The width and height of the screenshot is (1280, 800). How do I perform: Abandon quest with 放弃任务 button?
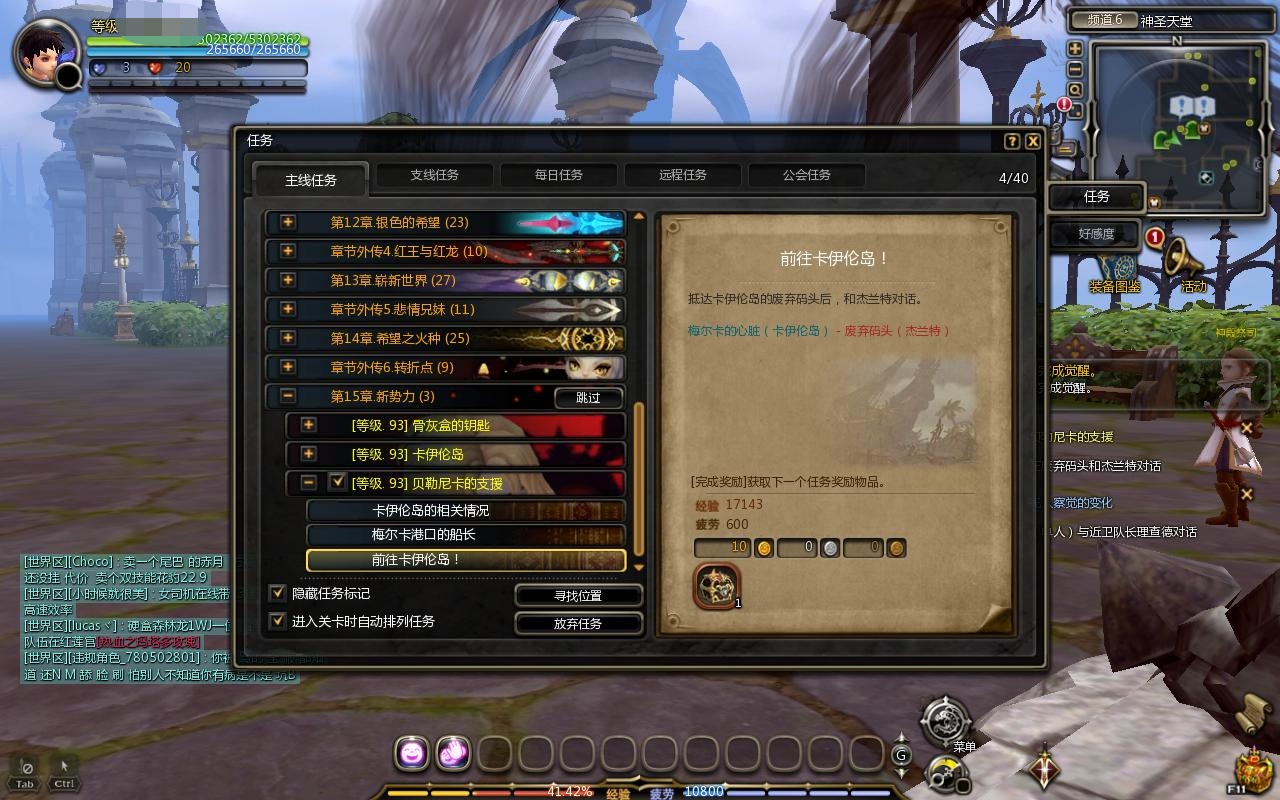coord(578,623)
